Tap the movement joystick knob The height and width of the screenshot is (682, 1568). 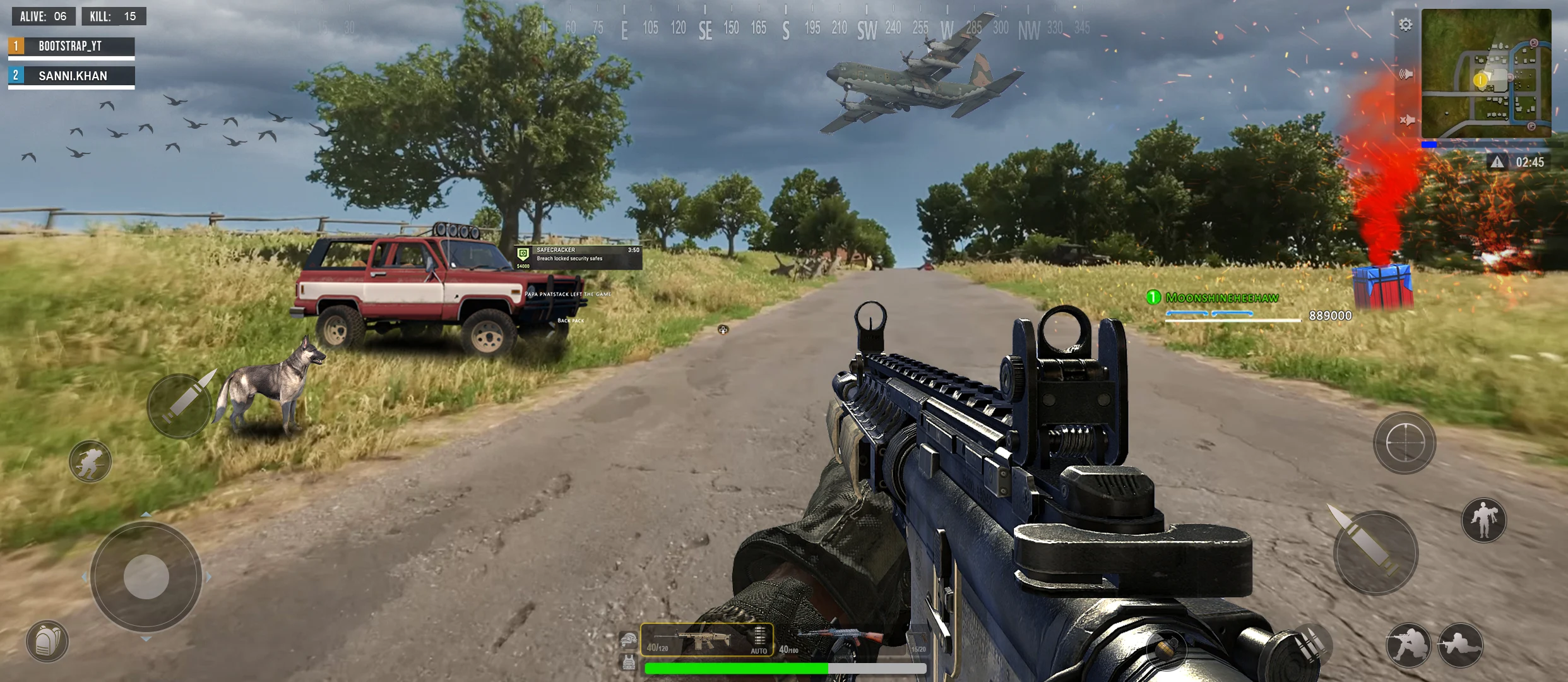[x=146, y=577]
